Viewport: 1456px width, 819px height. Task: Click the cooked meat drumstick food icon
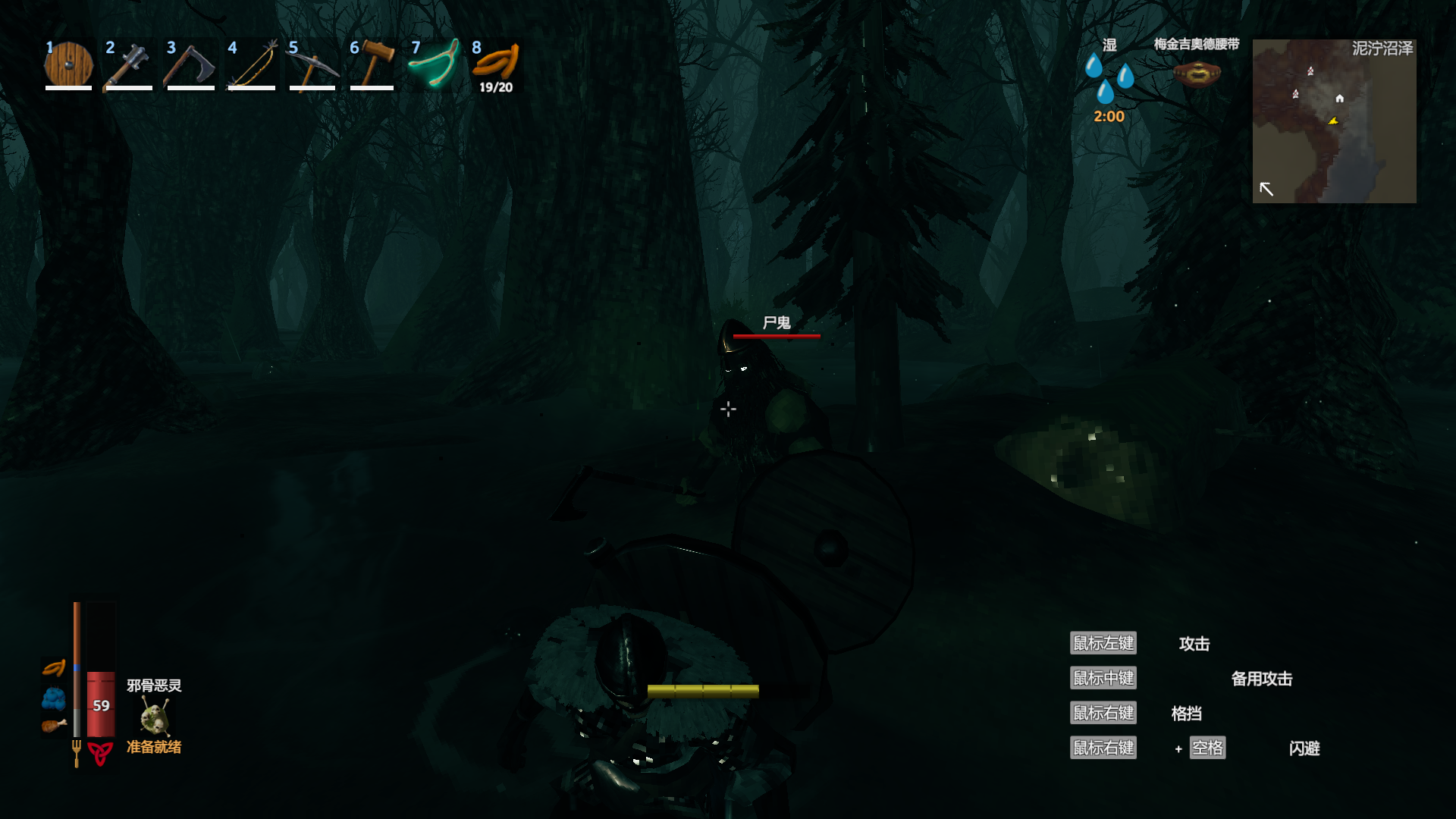click(54, 726)
